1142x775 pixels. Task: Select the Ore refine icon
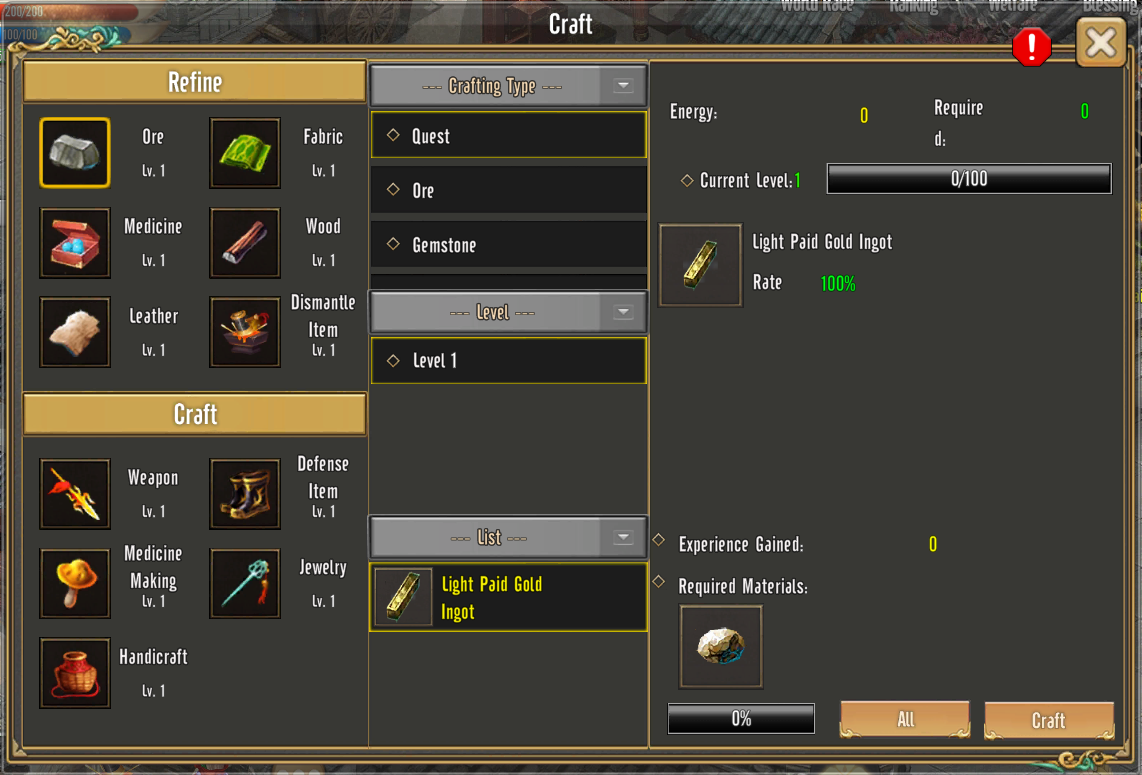coord(75,153)
